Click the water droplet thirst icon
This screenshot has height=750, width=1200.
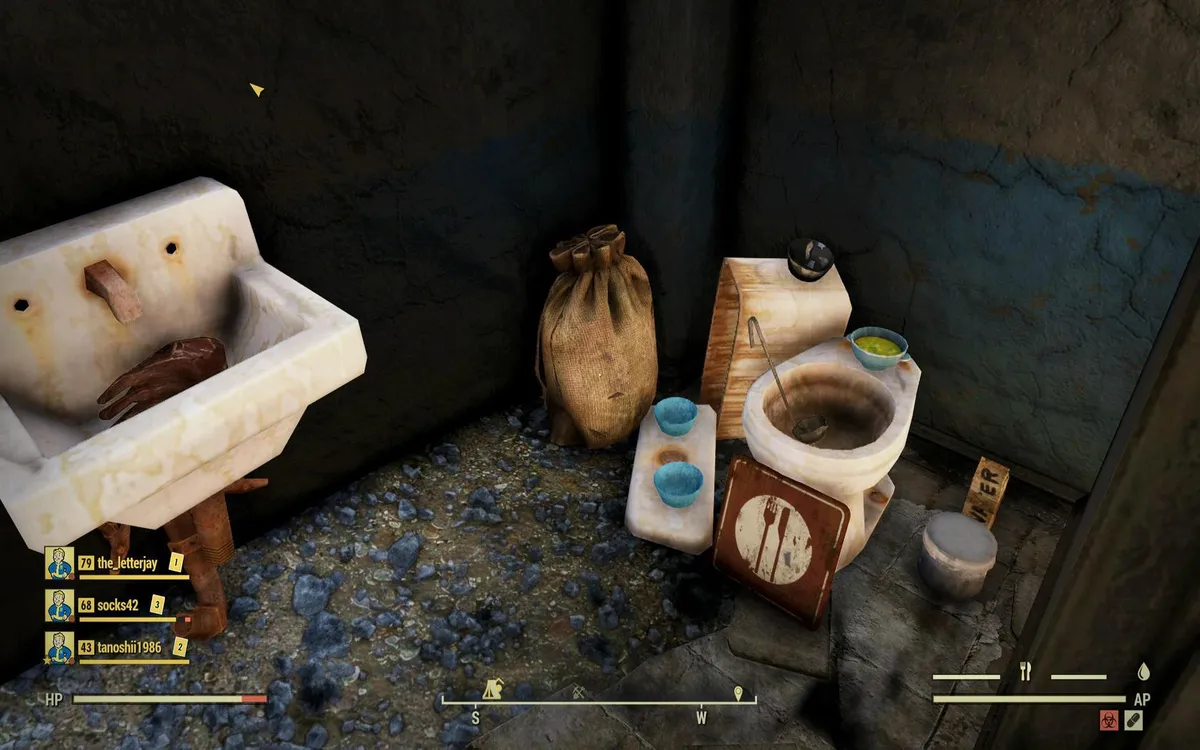click(1143, 672)
